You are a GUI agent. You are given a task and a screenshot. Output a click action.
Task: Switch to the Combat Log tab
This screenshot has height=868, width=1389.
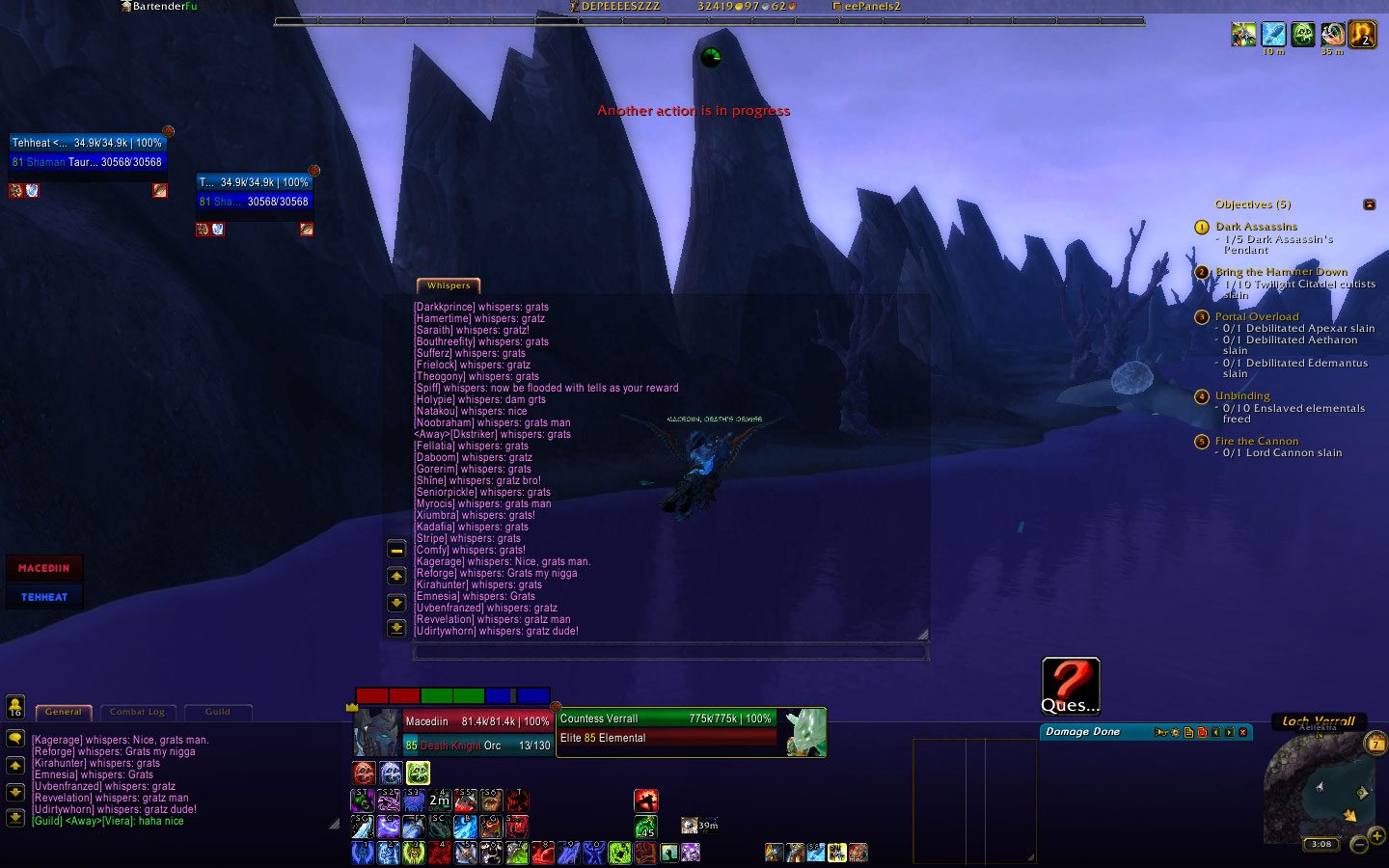click(x=137, y=713)
